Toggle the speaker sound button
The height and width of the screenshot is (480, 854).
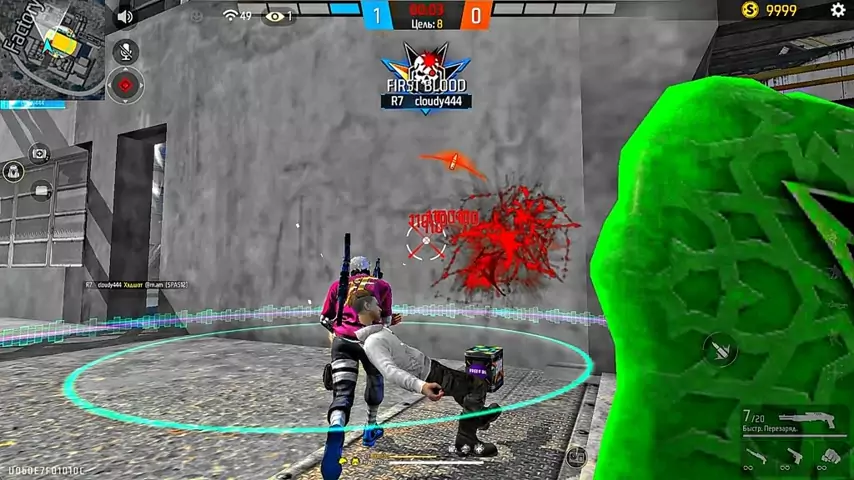pos(125,17)
